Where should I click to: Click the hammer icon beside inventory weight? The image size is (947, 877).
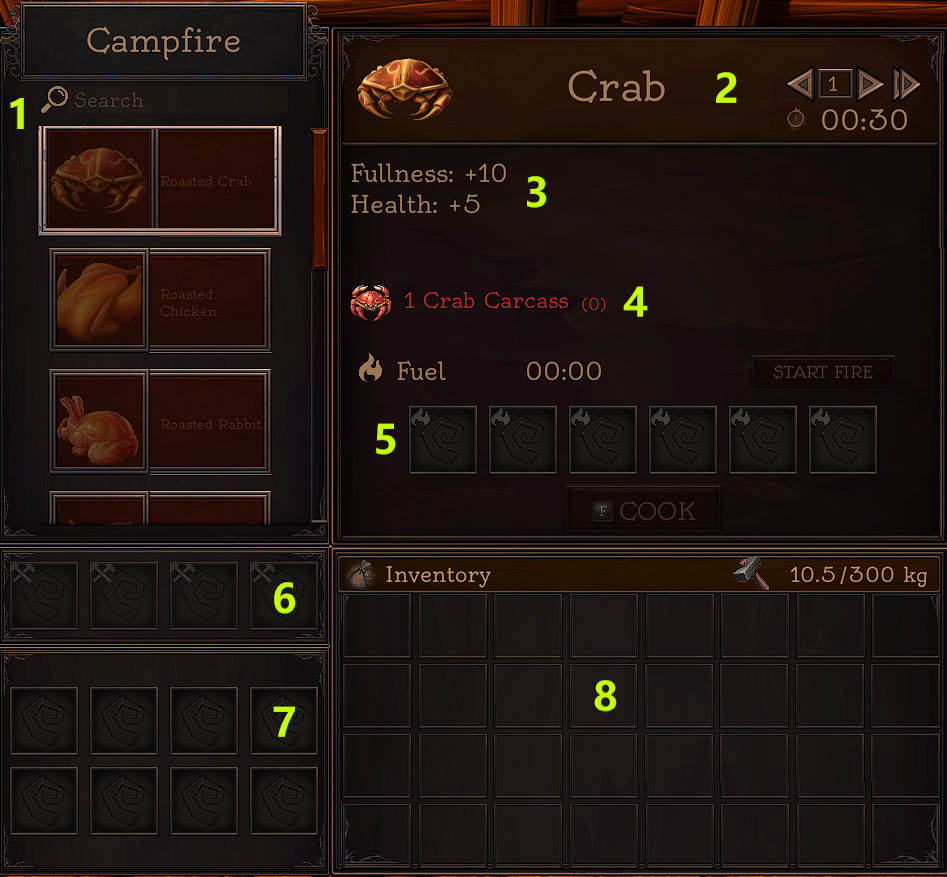click(x=751, y=574)
